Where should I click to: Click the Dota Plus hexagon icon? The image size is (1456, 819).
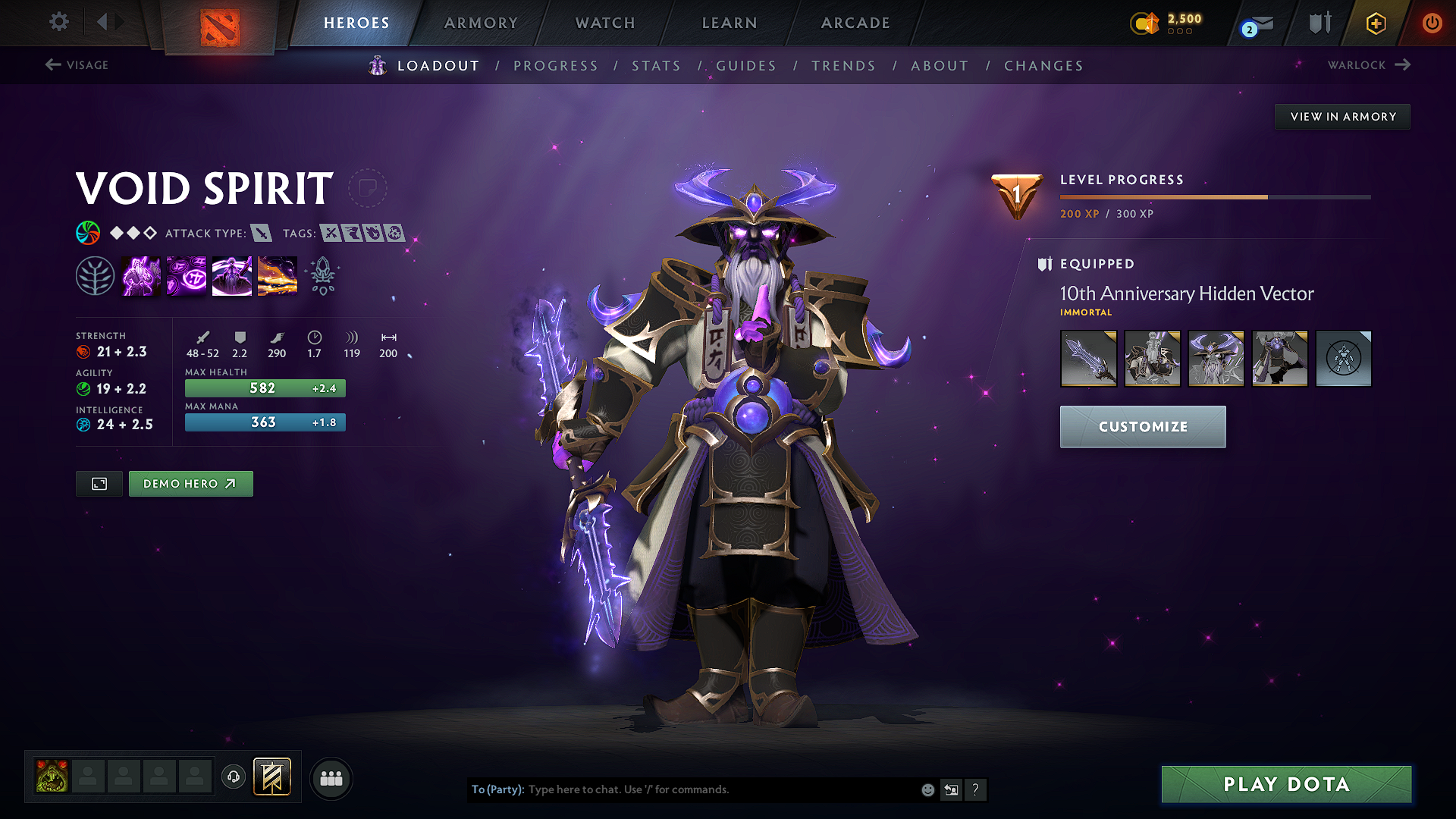[x=1375, y=23]
